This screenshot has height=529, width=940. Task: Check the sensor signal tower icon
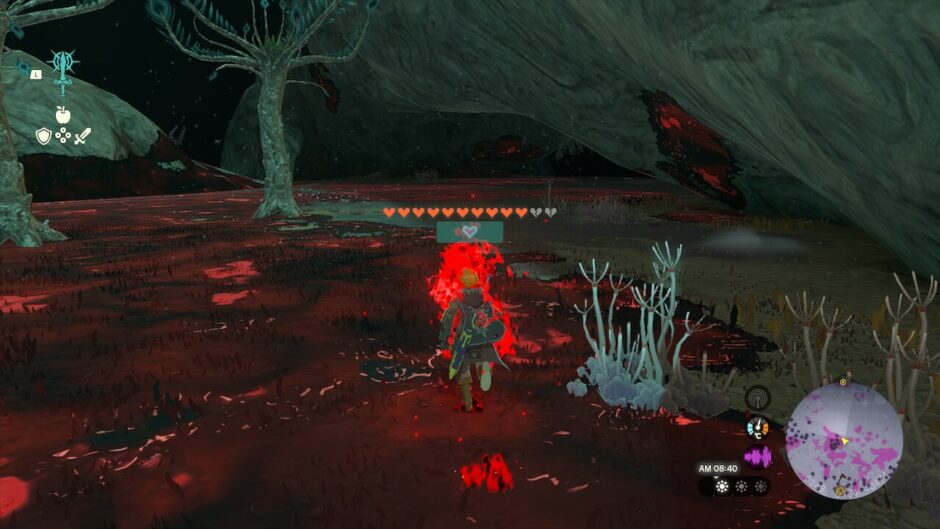click(x=758, y=398)
